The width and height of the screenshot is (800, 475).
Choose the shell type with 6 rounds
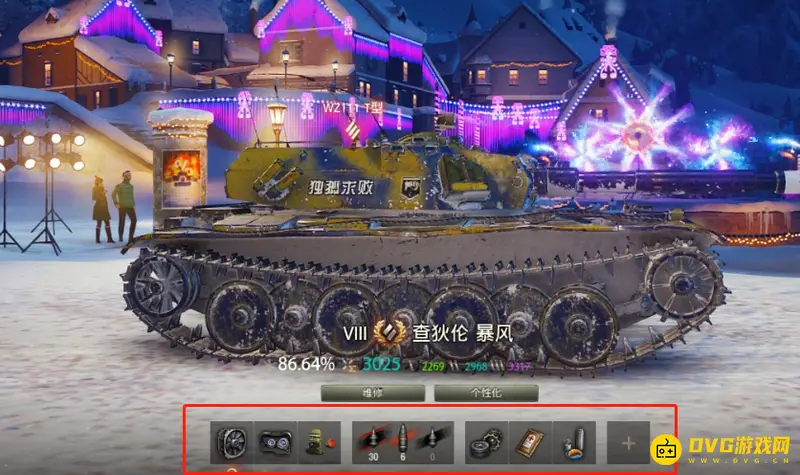click(x=402, y=441)
